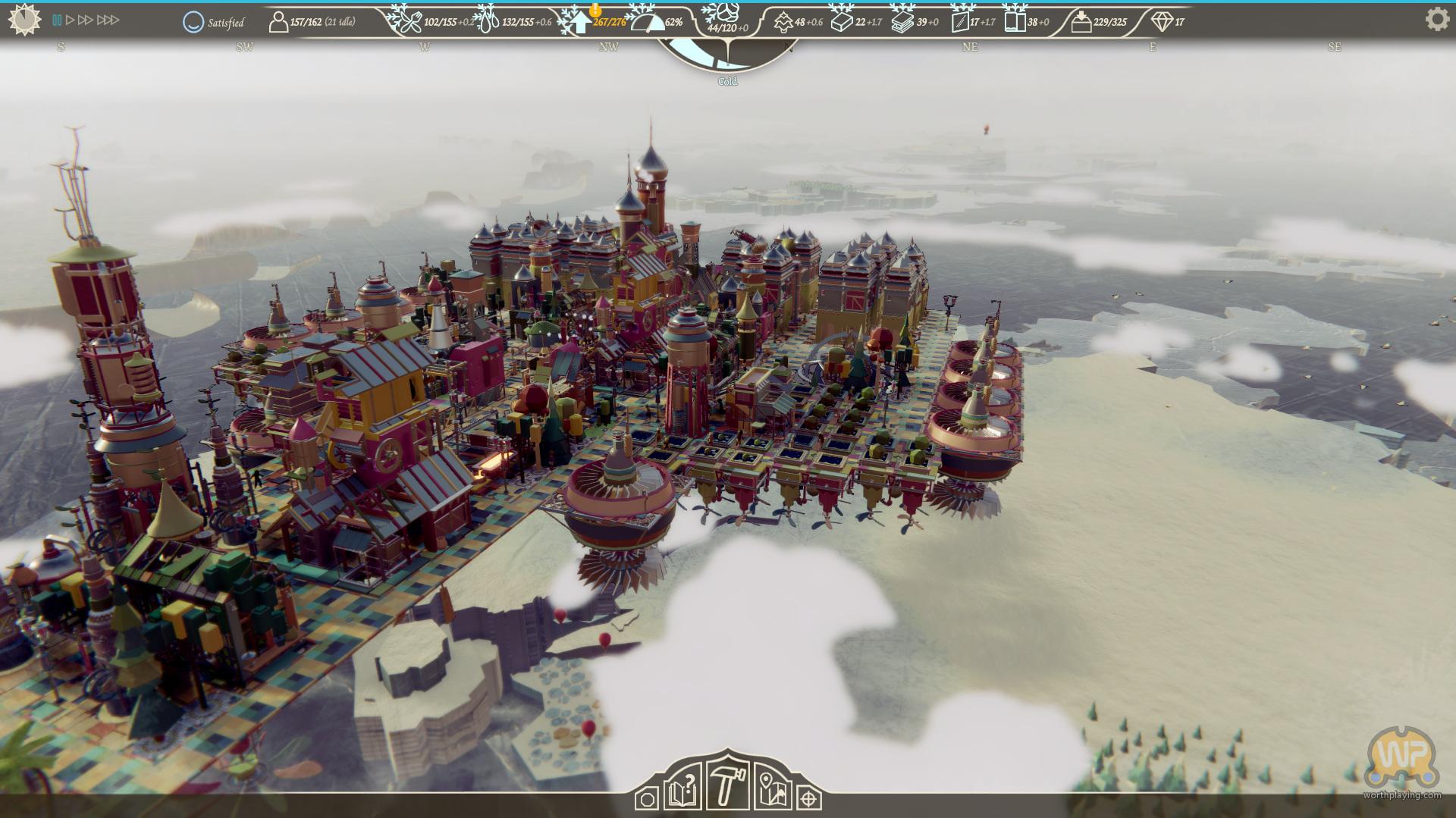Click the sun day-cycle clock icon
The image size is (1456, 818).
coord(24,20)
